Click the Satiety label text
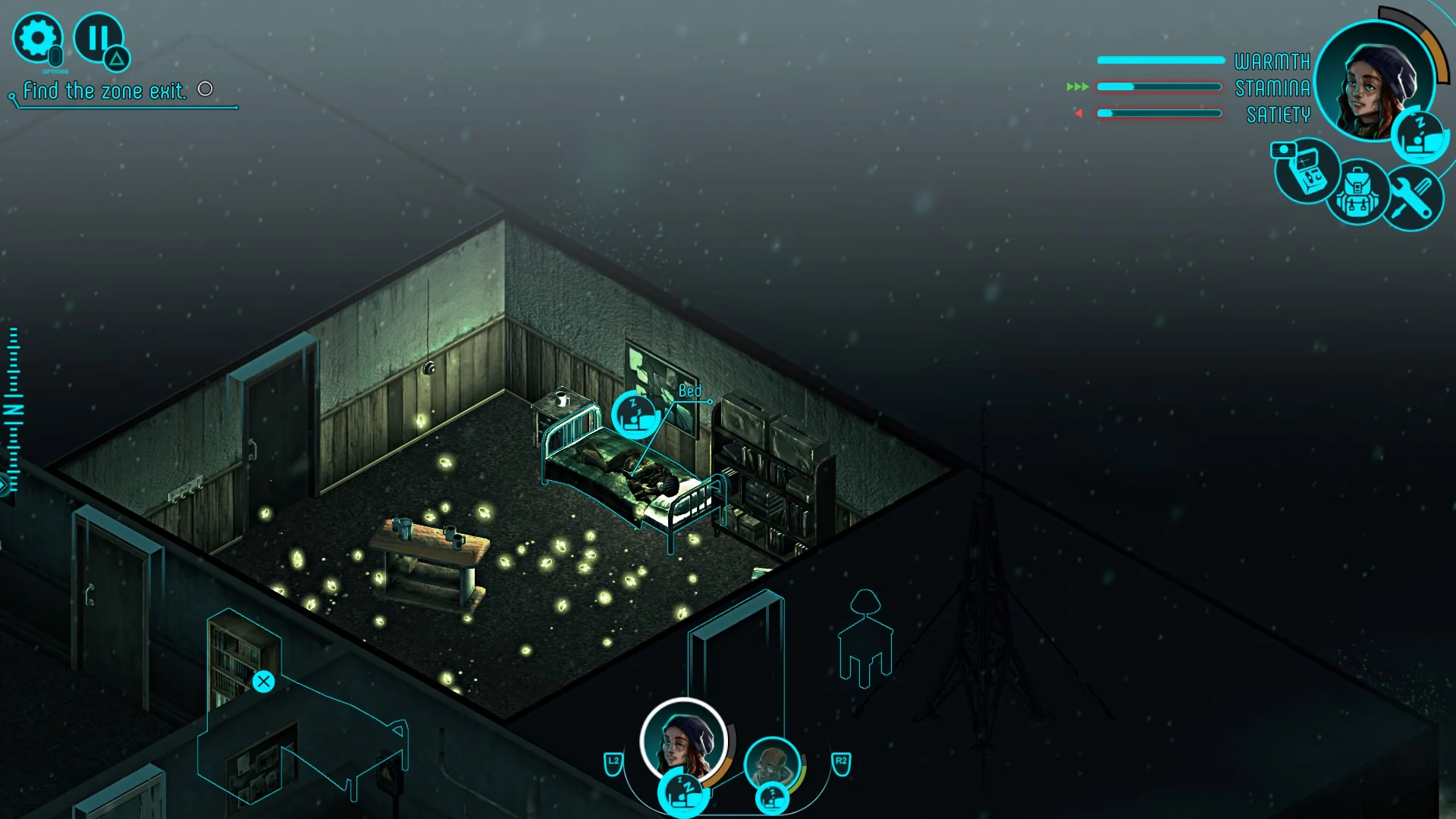Screen dimensions: 1456x819 [x=1277, y=114]
